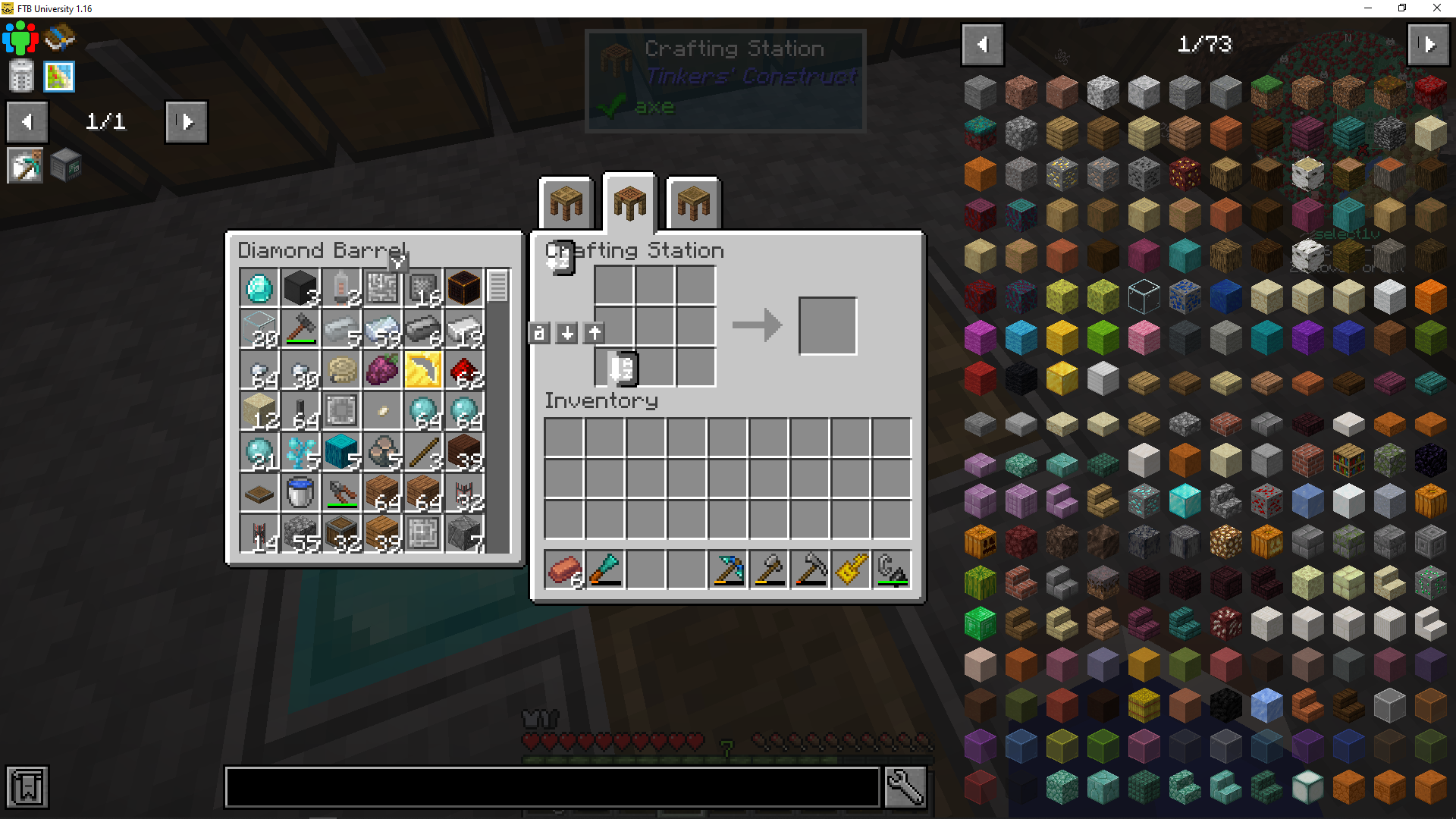The width and height of the screenshot is (1456, 819).
Task: Go to the next JEI item page
Action: click(1429, 45)
